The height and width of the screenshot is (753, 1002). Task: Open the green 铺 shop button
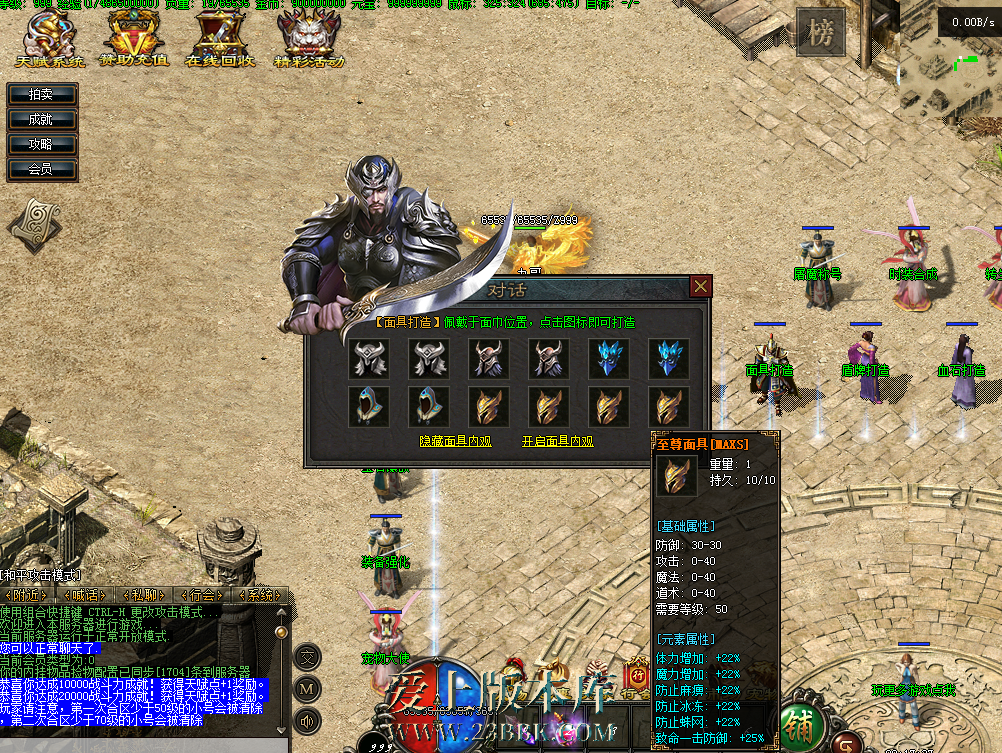coord(798,722)
